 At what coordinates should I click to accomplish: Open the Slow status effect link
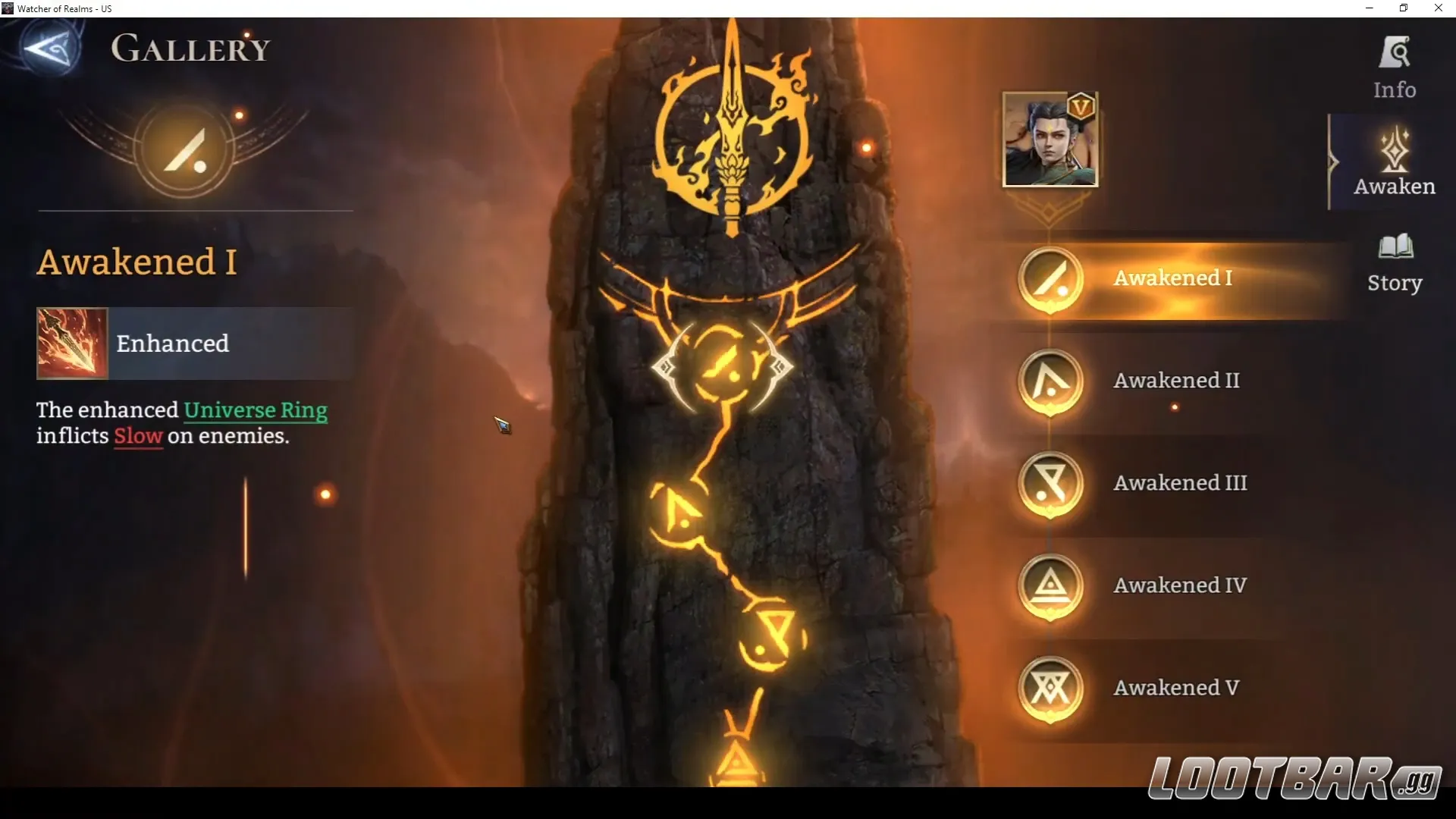pos(138,436)
